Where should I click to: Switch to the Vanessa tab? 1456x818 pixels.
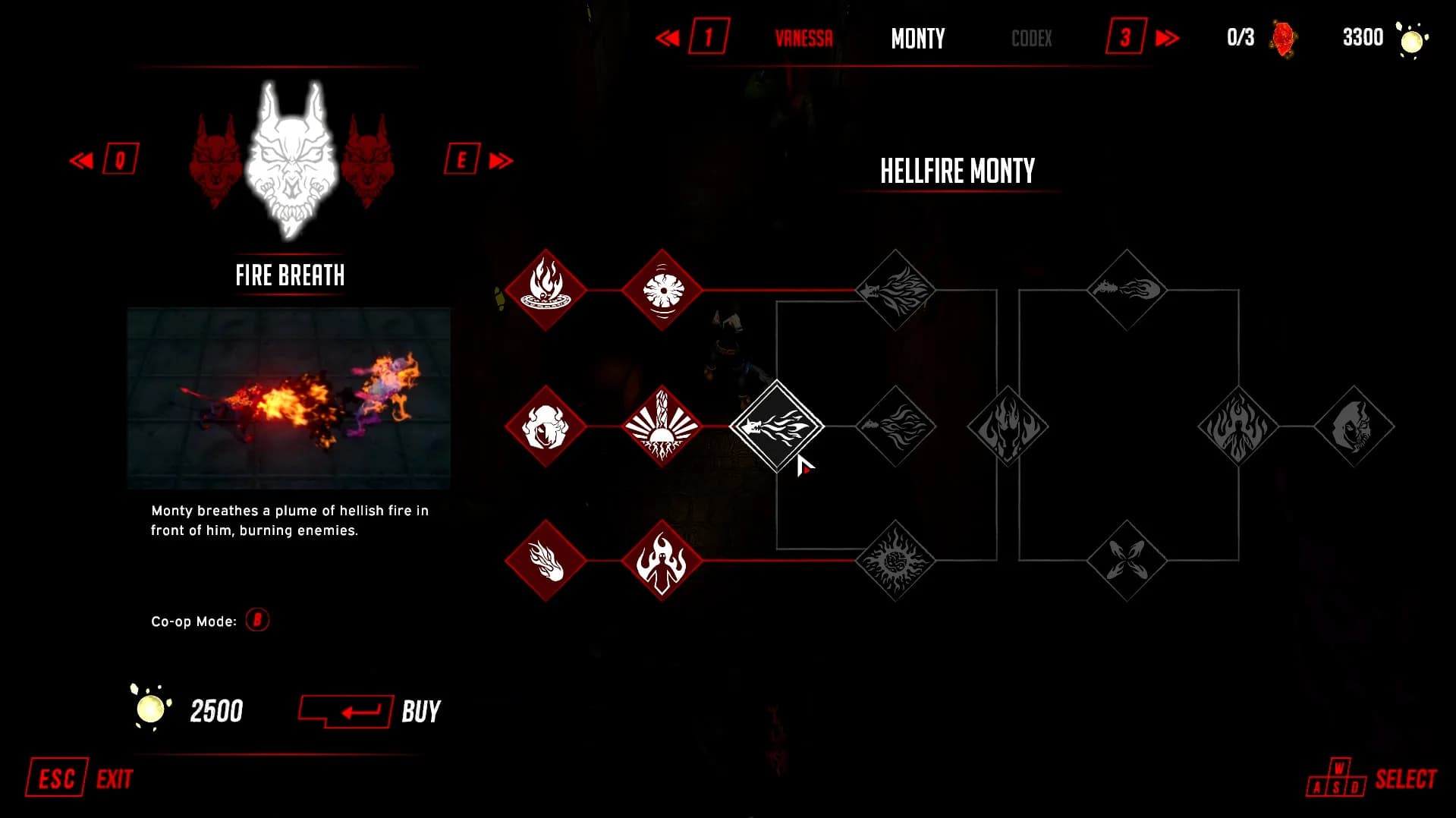pyautogui.click(x=804, y=38)
